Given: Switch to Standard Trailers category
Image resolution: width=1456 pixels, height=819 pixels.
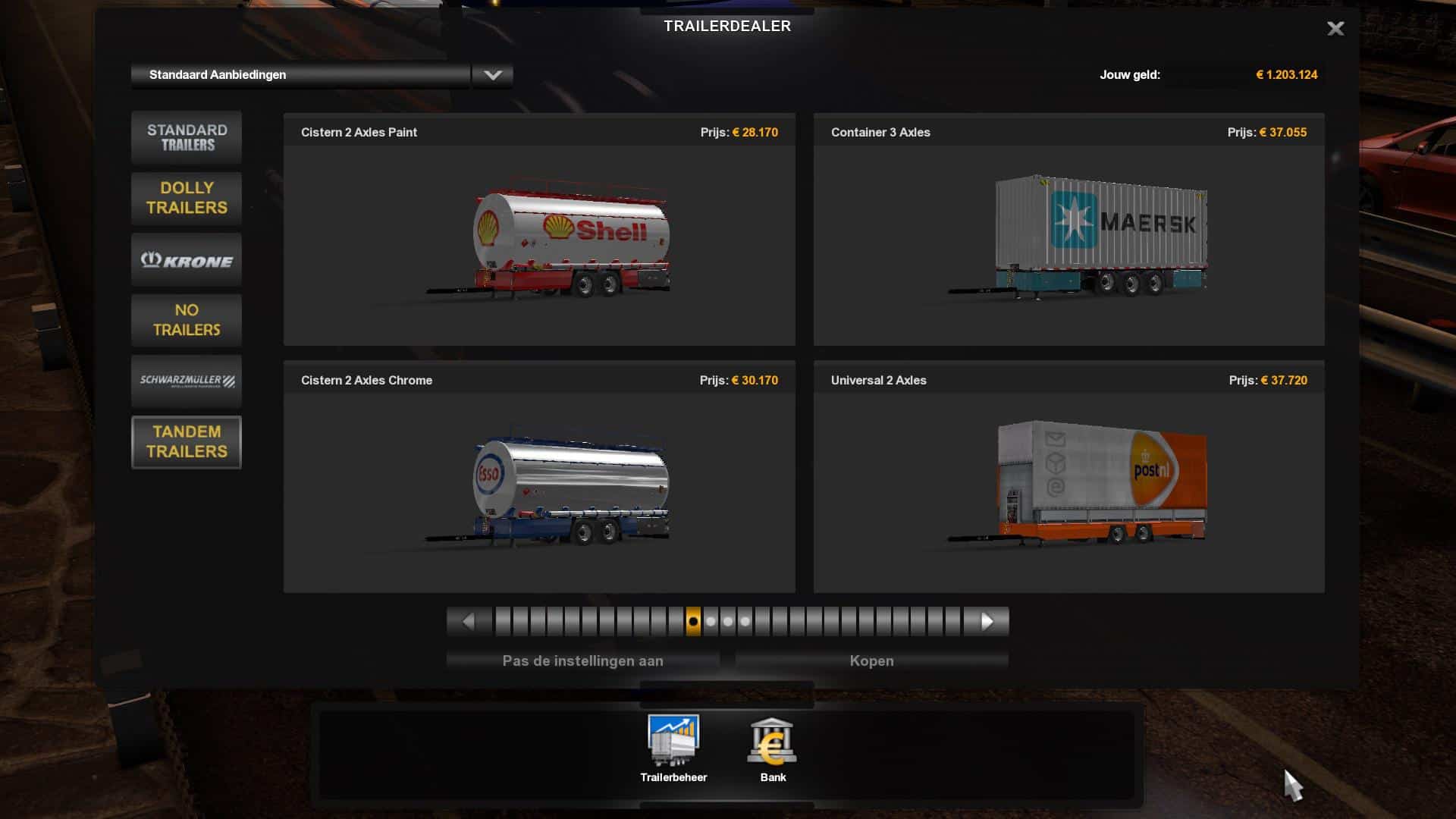Looking at the screenshot, I should (x=187, y=137).
